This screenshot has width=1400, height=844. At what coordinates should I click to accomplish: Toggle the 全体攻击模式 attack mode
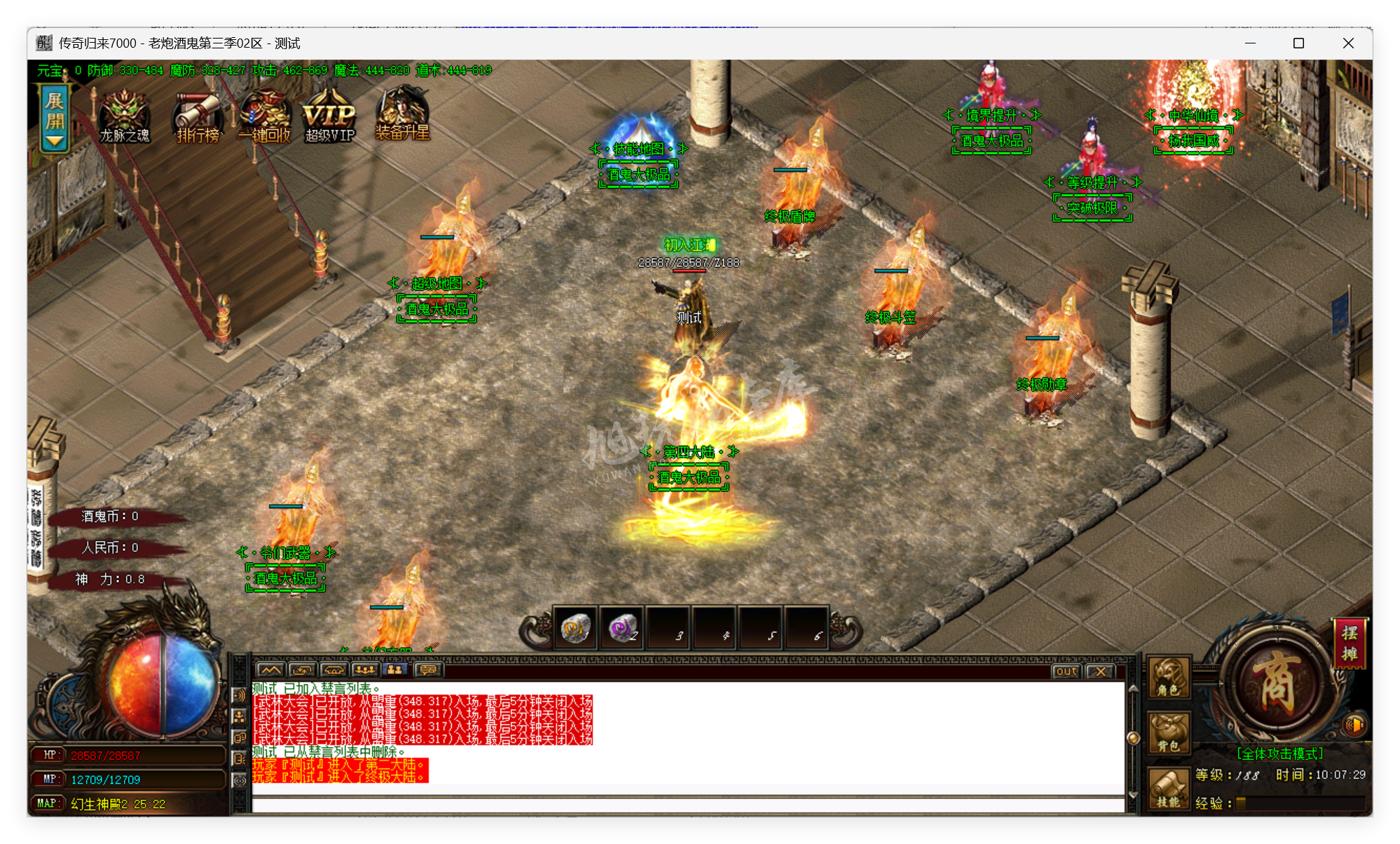1280,753
